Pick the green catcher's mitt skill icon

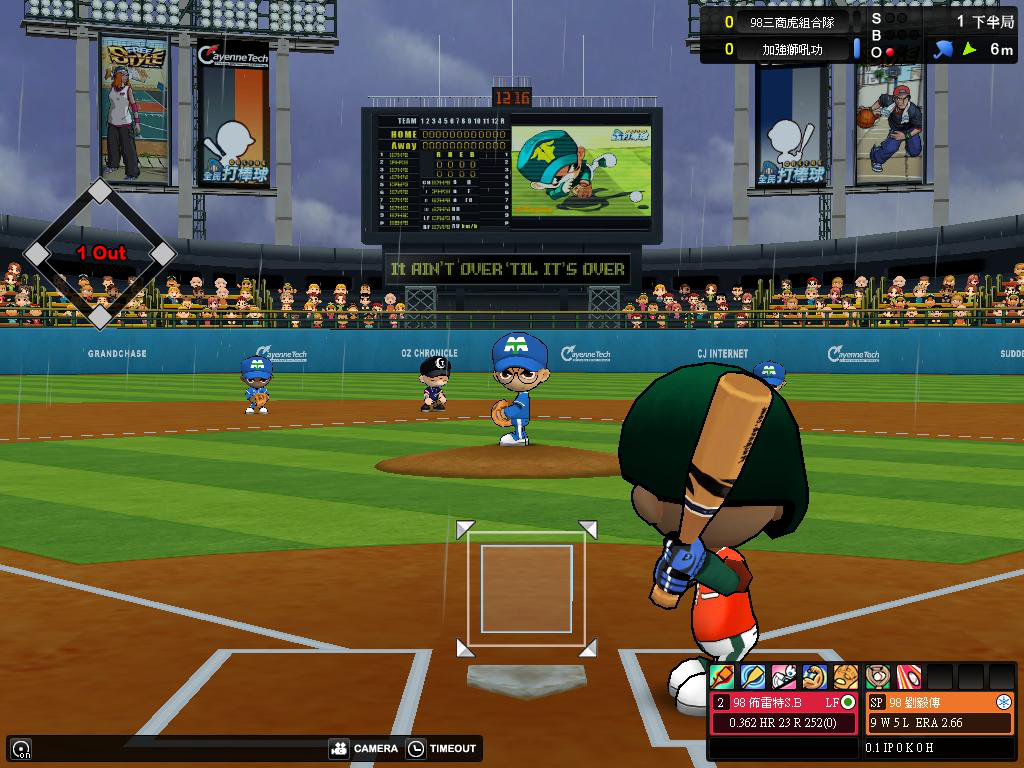(x=878, y=677)
